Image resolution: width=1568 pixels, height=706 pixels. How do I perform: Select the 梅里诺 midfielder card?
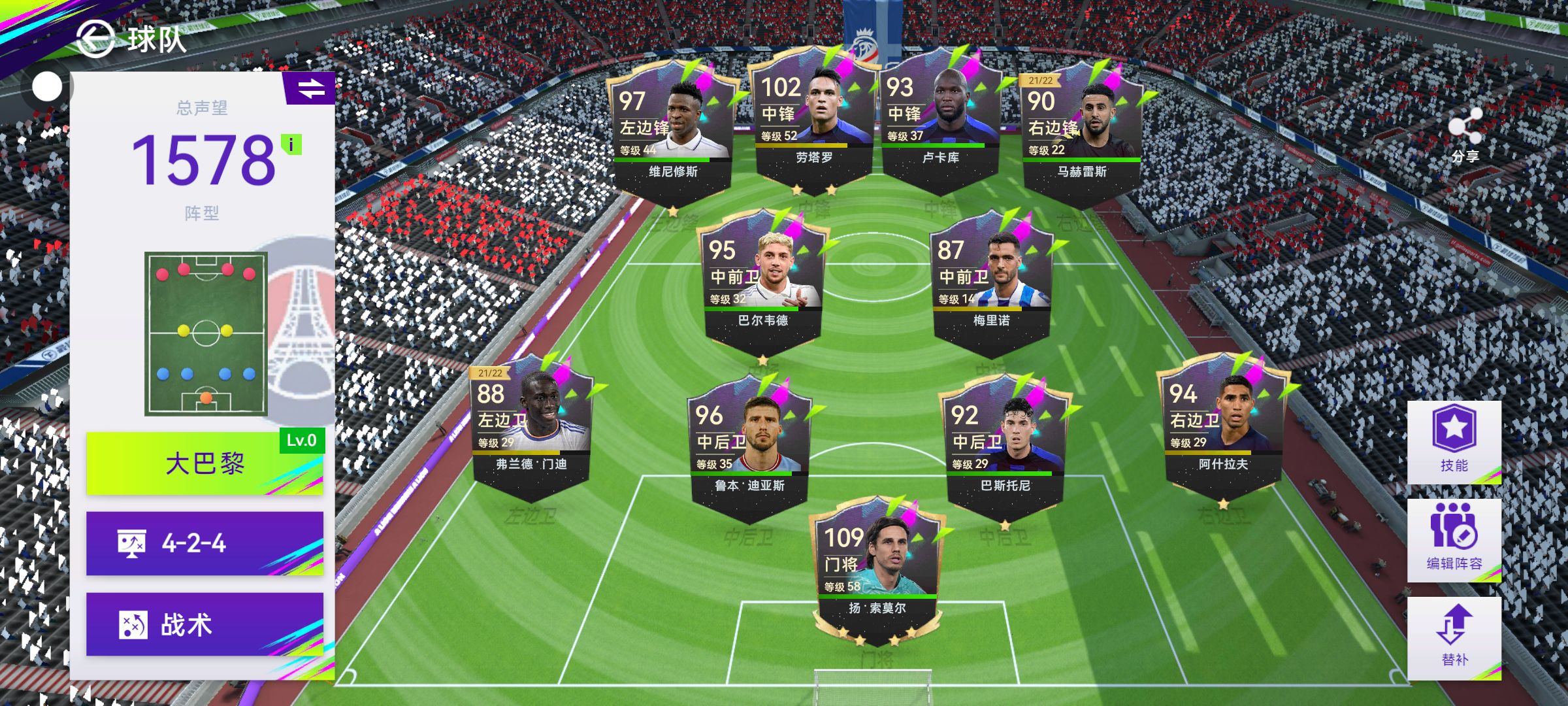coord(992,281)
